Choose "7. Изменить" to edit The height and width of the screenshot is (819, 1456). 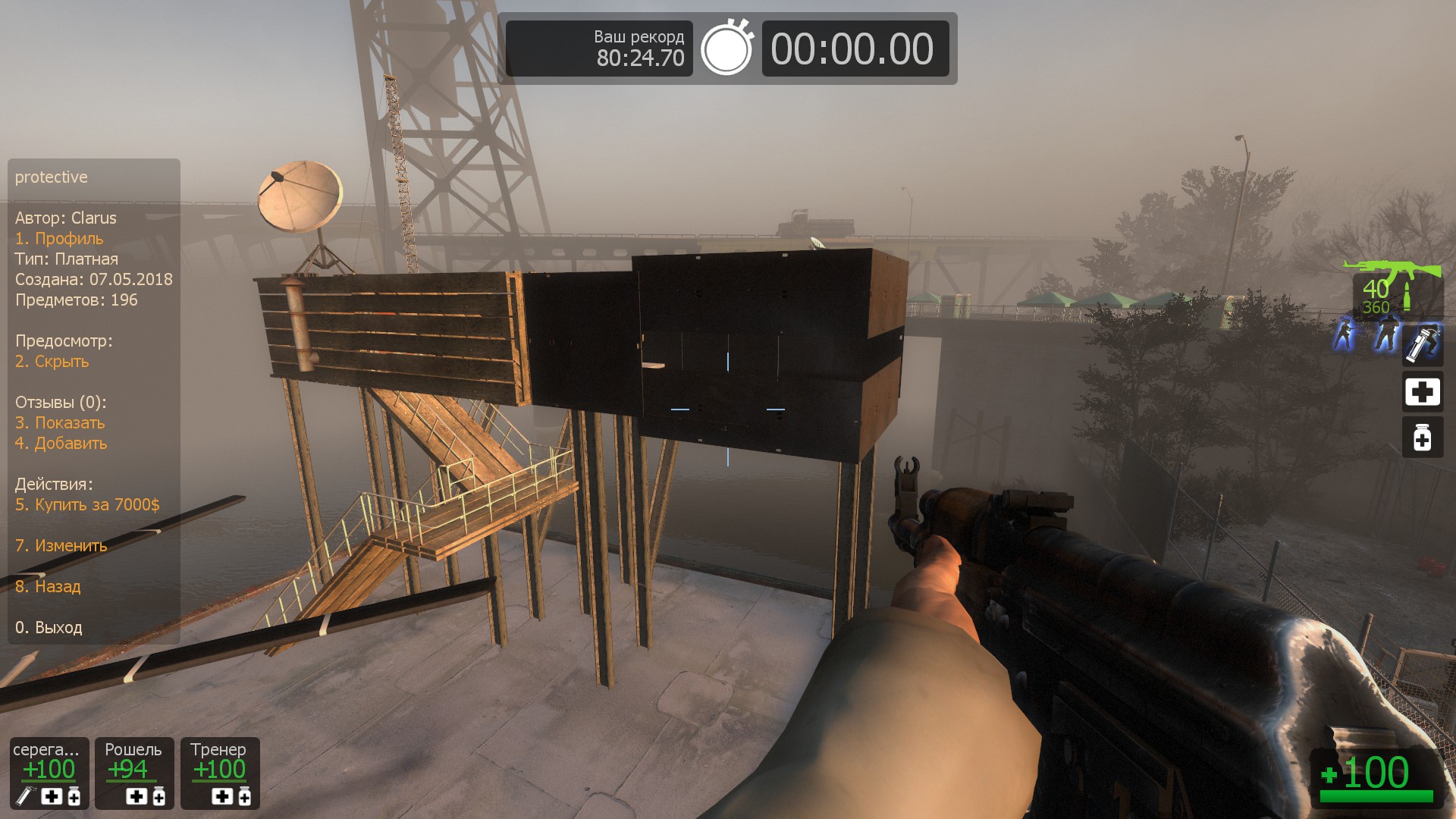point(61,546)
